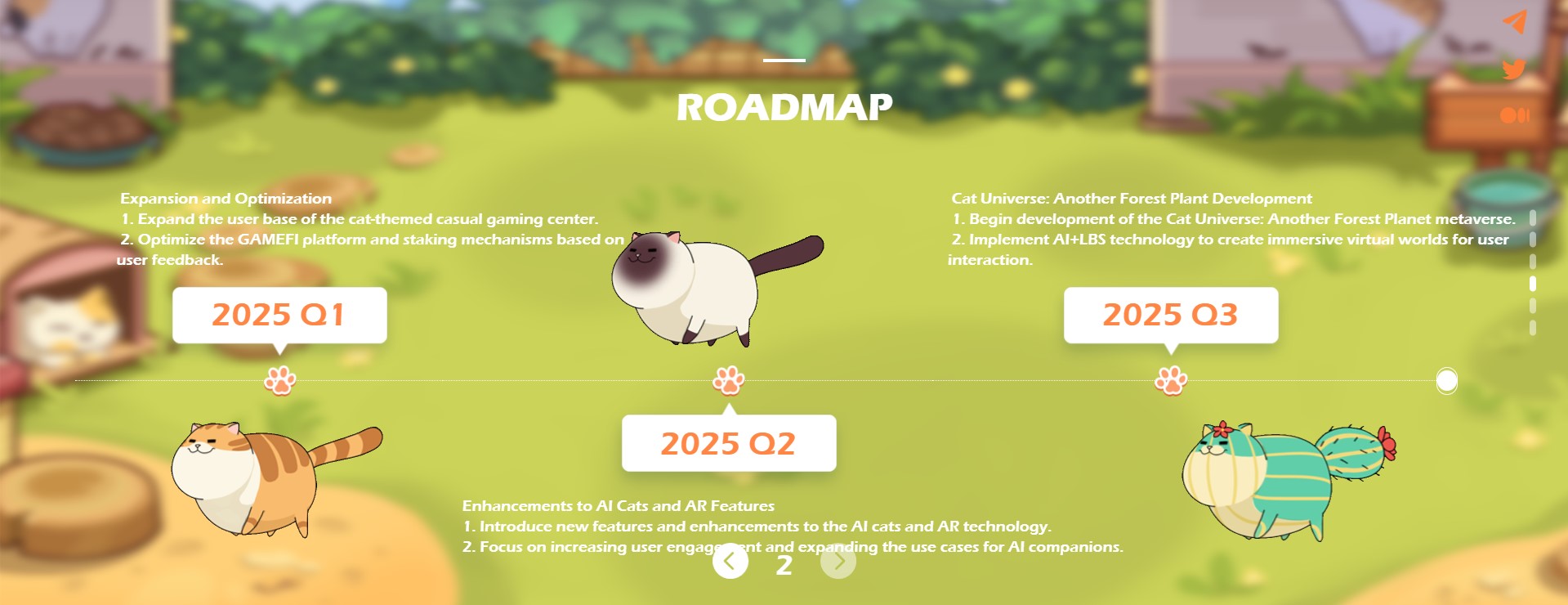Viewport: 1568px width, 605px height.
Task: Open the Medium icon link
Action: [1514, 115]
